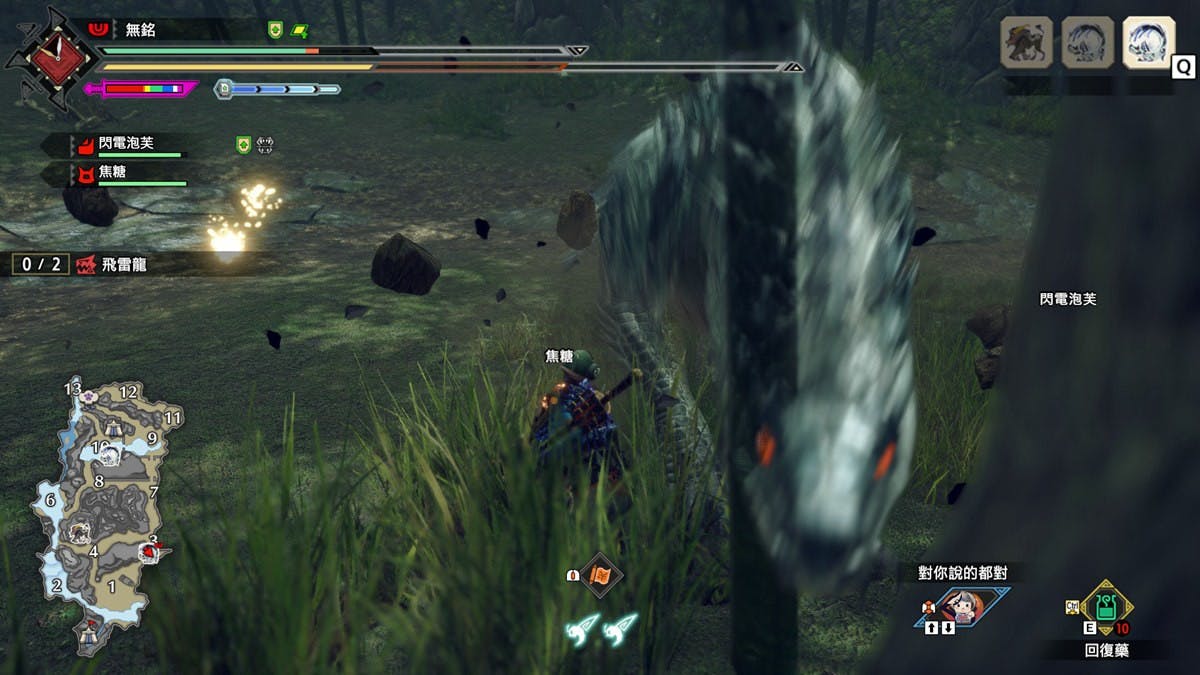
Task: Select the red marker at area 3 on minimap
Action: tap(152, 549)
